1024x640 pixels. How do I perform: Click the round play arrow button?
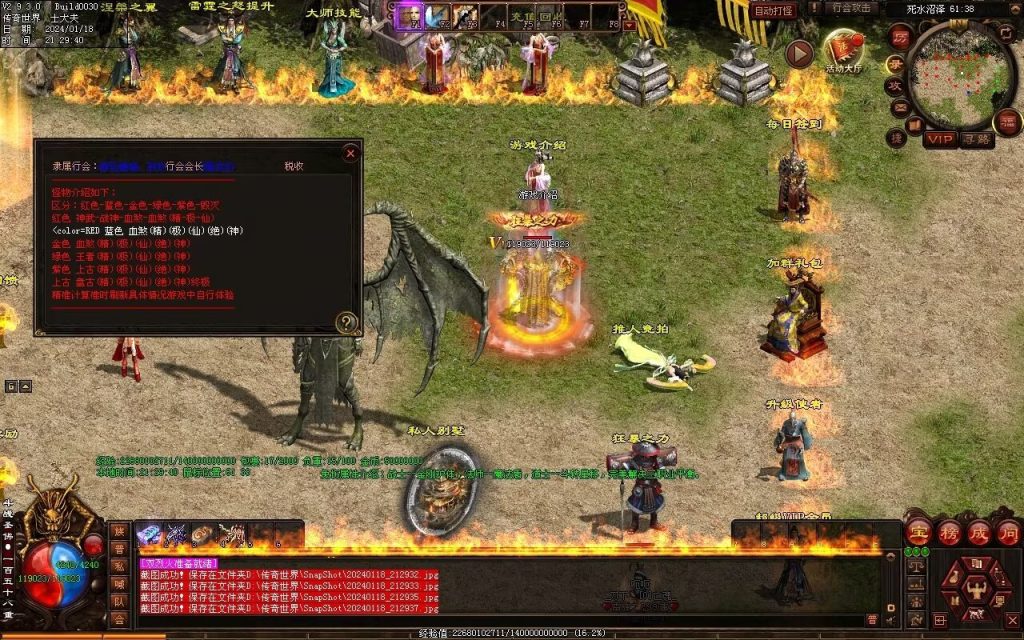coord(799,53)
